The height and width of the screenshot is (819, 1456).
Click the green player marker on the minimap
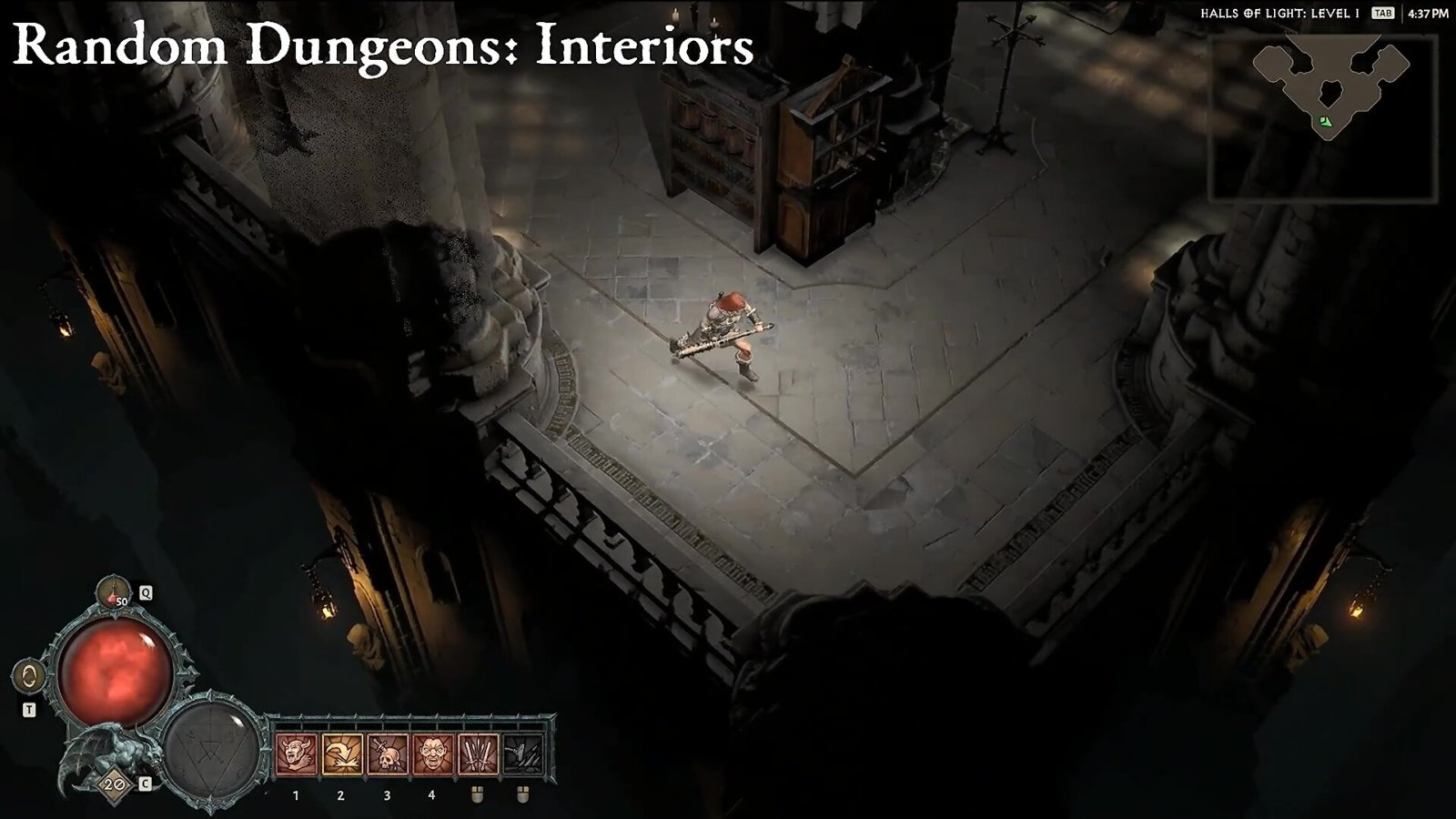pyautogui.click(x=1326, y=121)
